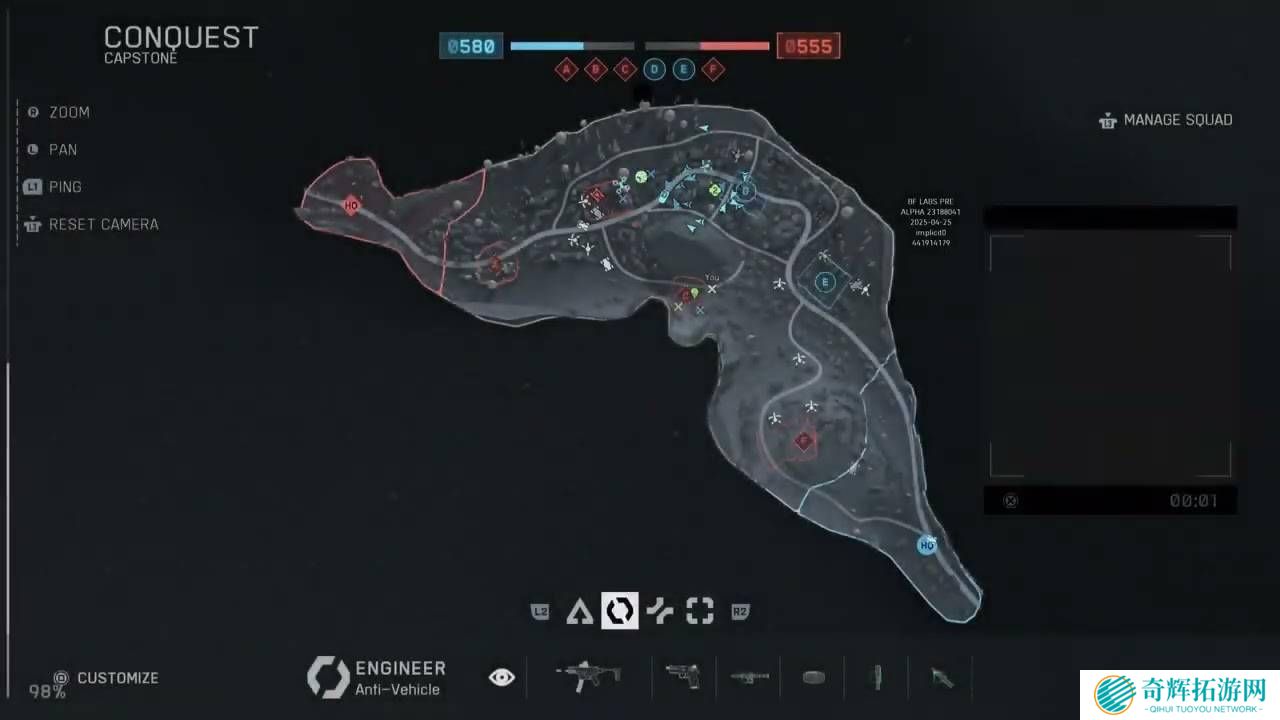Toggle the eye preview icon
The width and height of the screenshot is (1280, 720).
click(501, 678)
